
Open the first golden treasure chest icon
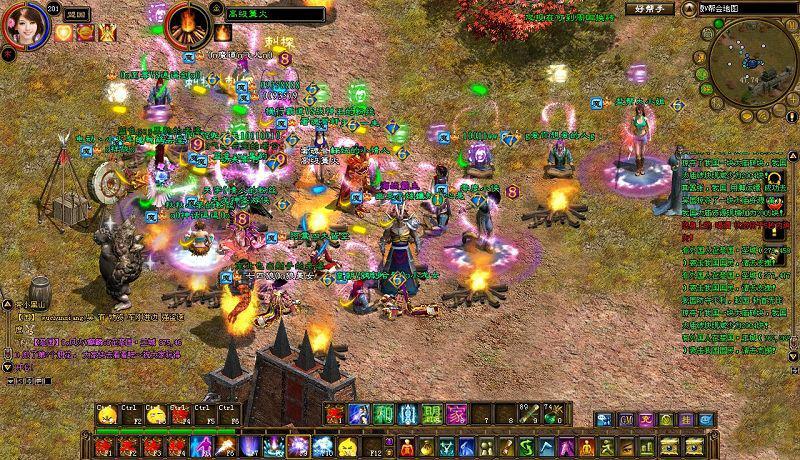[x=667, y=444]
